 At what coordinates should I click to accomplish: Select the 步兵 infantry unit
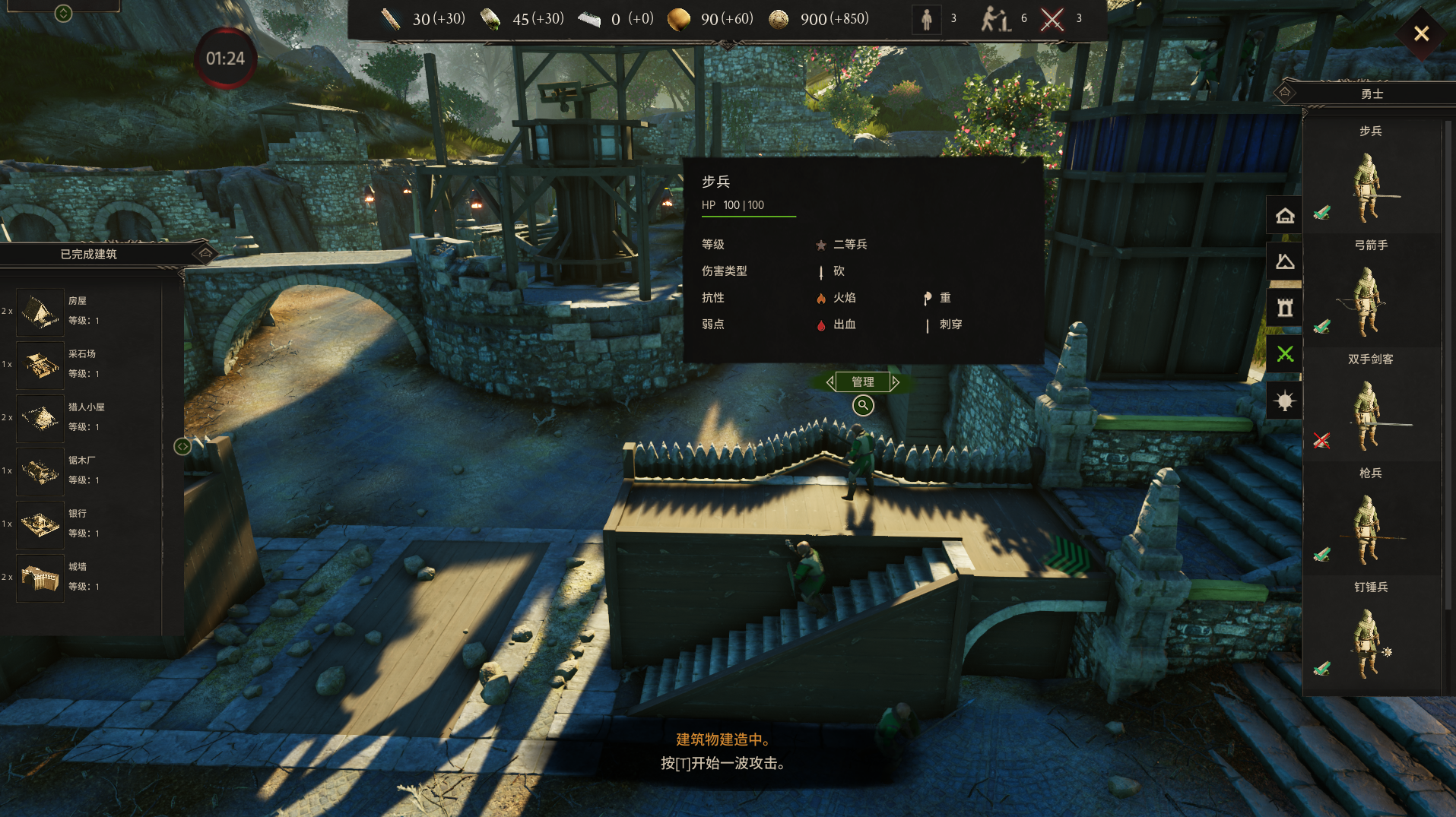point(1369,187)
